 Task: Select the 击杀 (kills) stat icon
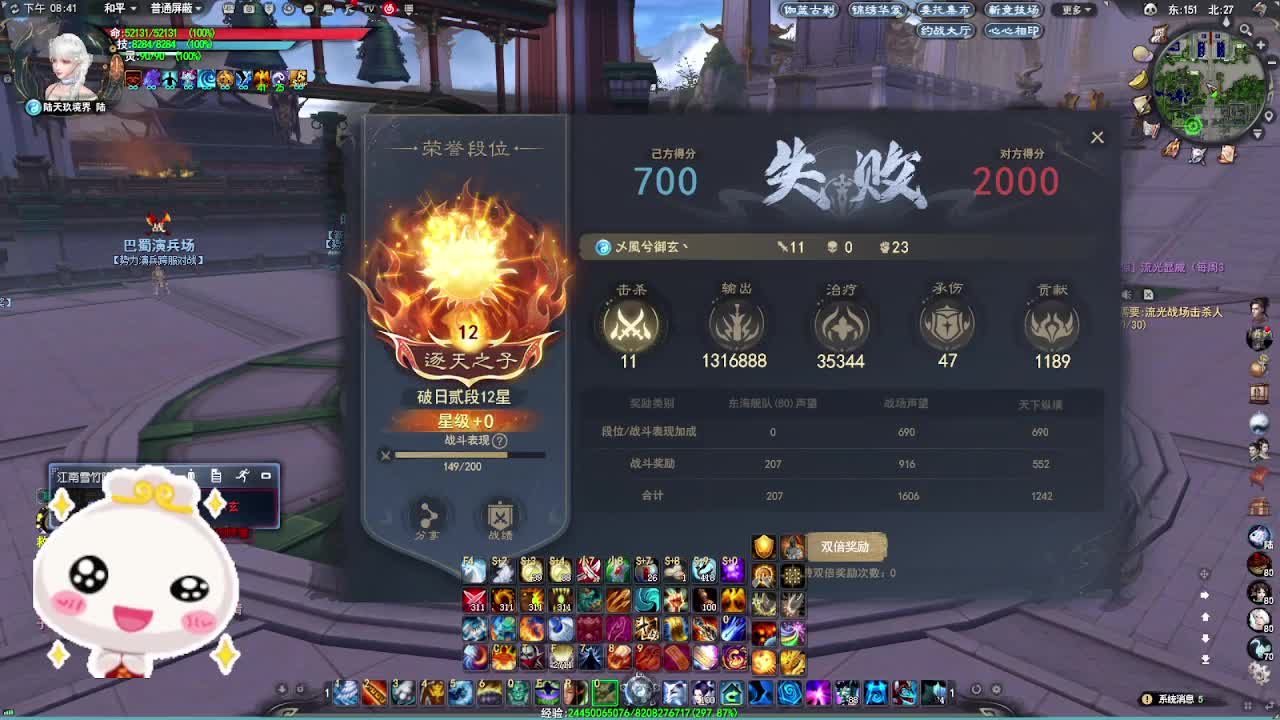coord(629,323)
